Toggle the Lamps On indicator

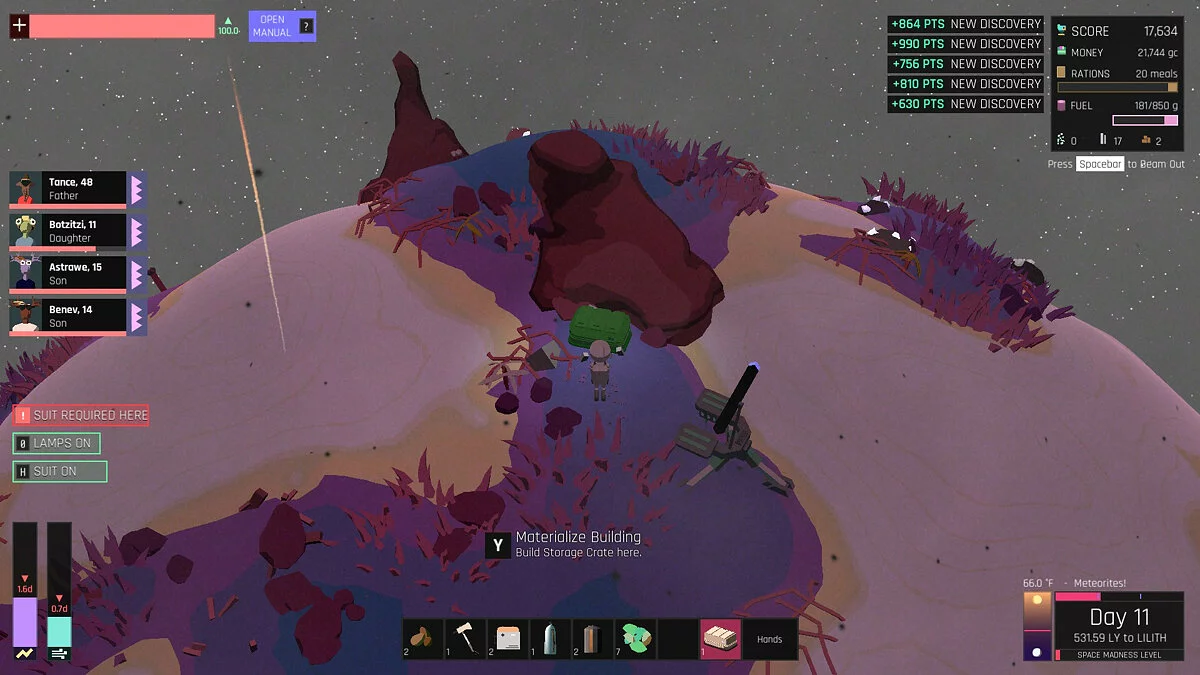[x=57, y=443]
